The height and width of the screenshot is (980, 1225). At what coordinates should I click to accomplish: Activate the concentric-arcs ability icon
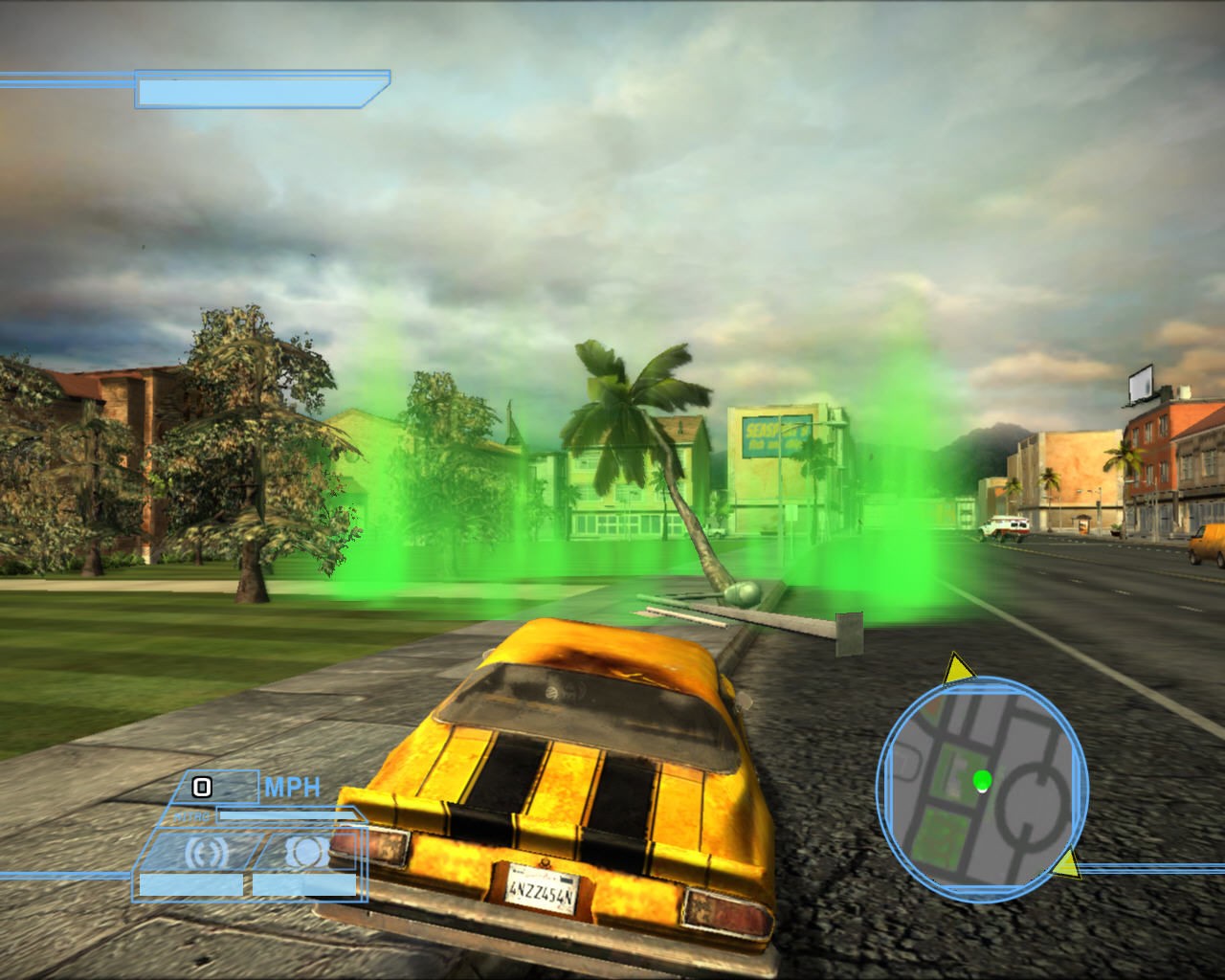click(202, 852)
